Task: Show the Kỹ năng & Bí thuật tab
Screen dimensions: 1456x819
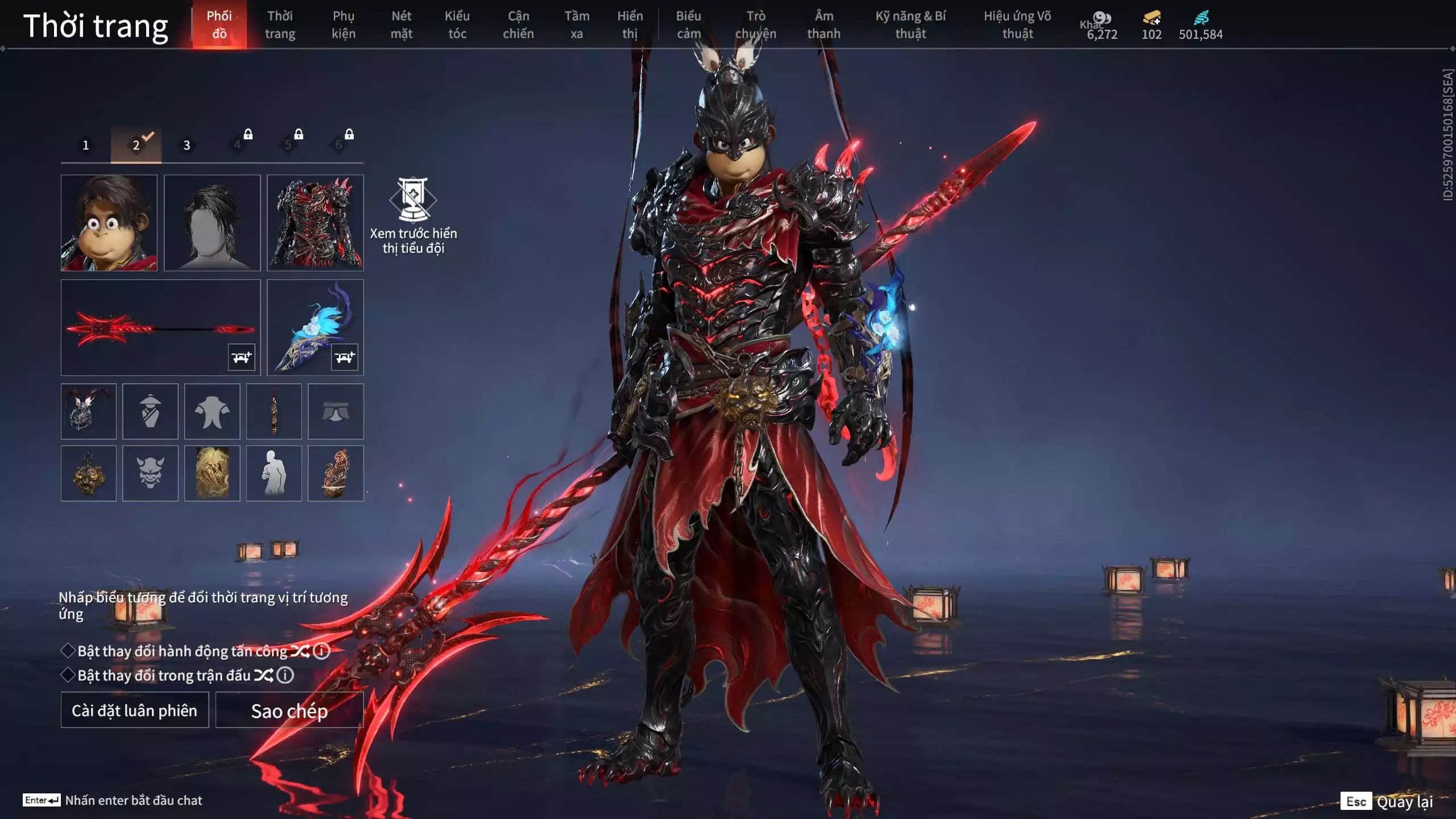Action: tap(910, 24)
